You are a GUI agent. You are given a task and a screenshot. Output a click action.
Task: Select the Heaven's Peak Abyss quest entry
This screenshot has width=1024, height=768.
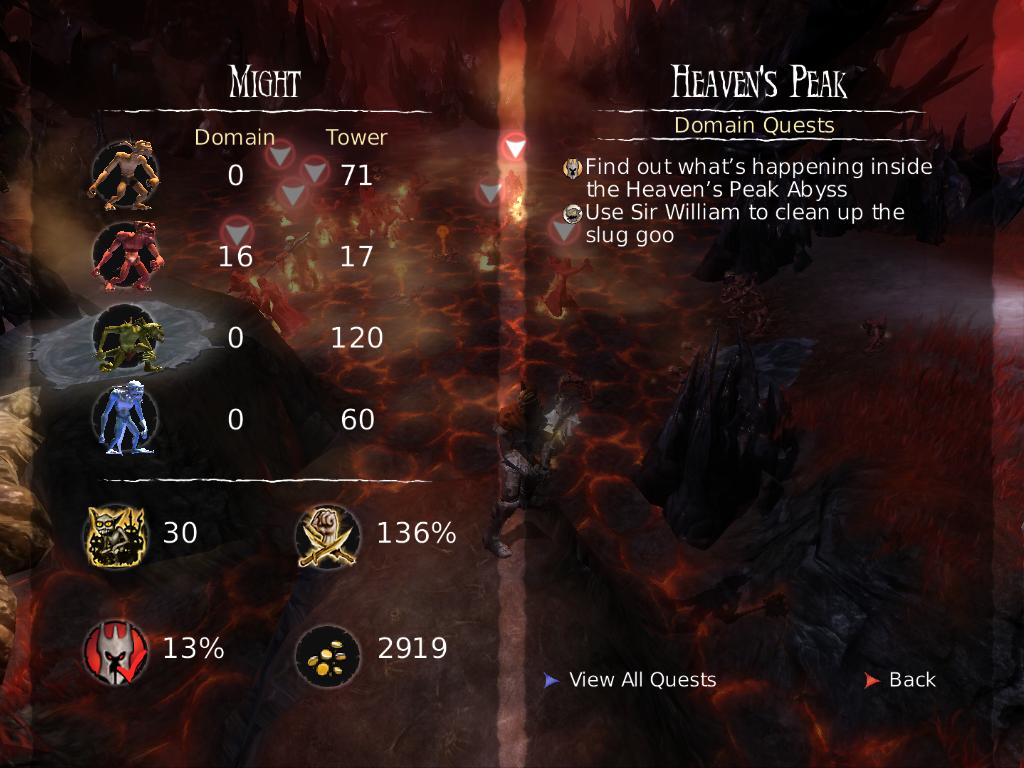[x=758, y=178]
